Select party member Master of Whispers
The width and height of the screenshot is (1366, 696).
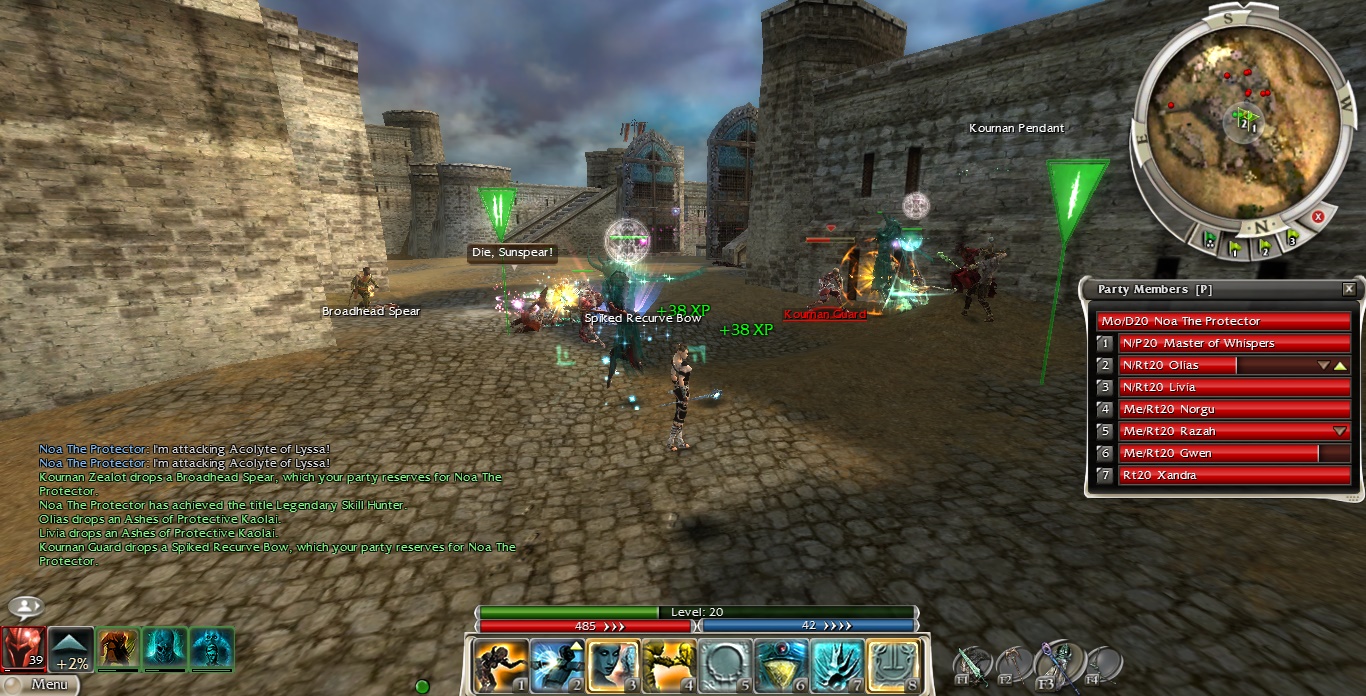pyautogui.click(x=1234, y=343)
